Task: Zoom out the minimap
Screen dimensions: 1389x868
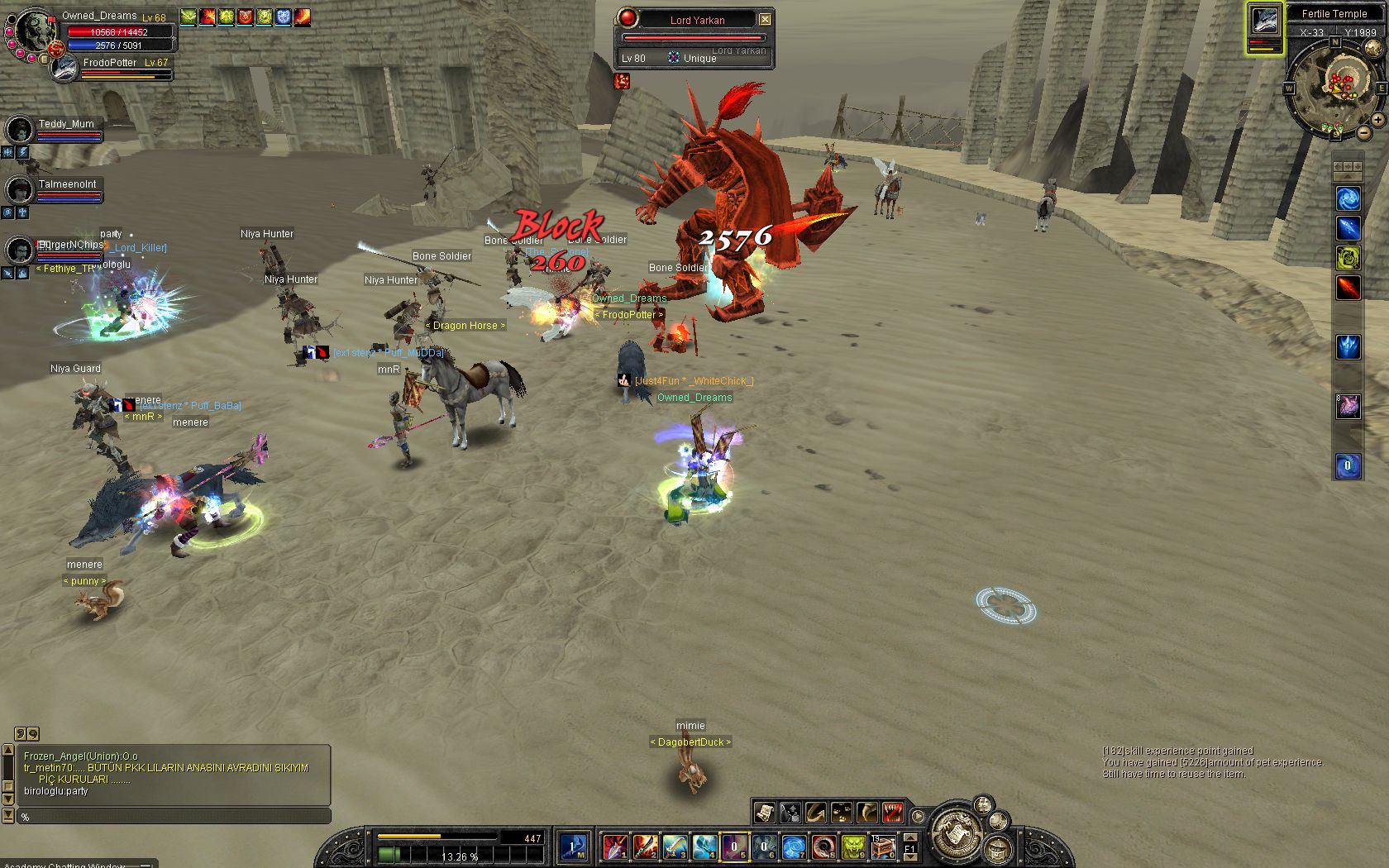Action: coord(1363,132)
